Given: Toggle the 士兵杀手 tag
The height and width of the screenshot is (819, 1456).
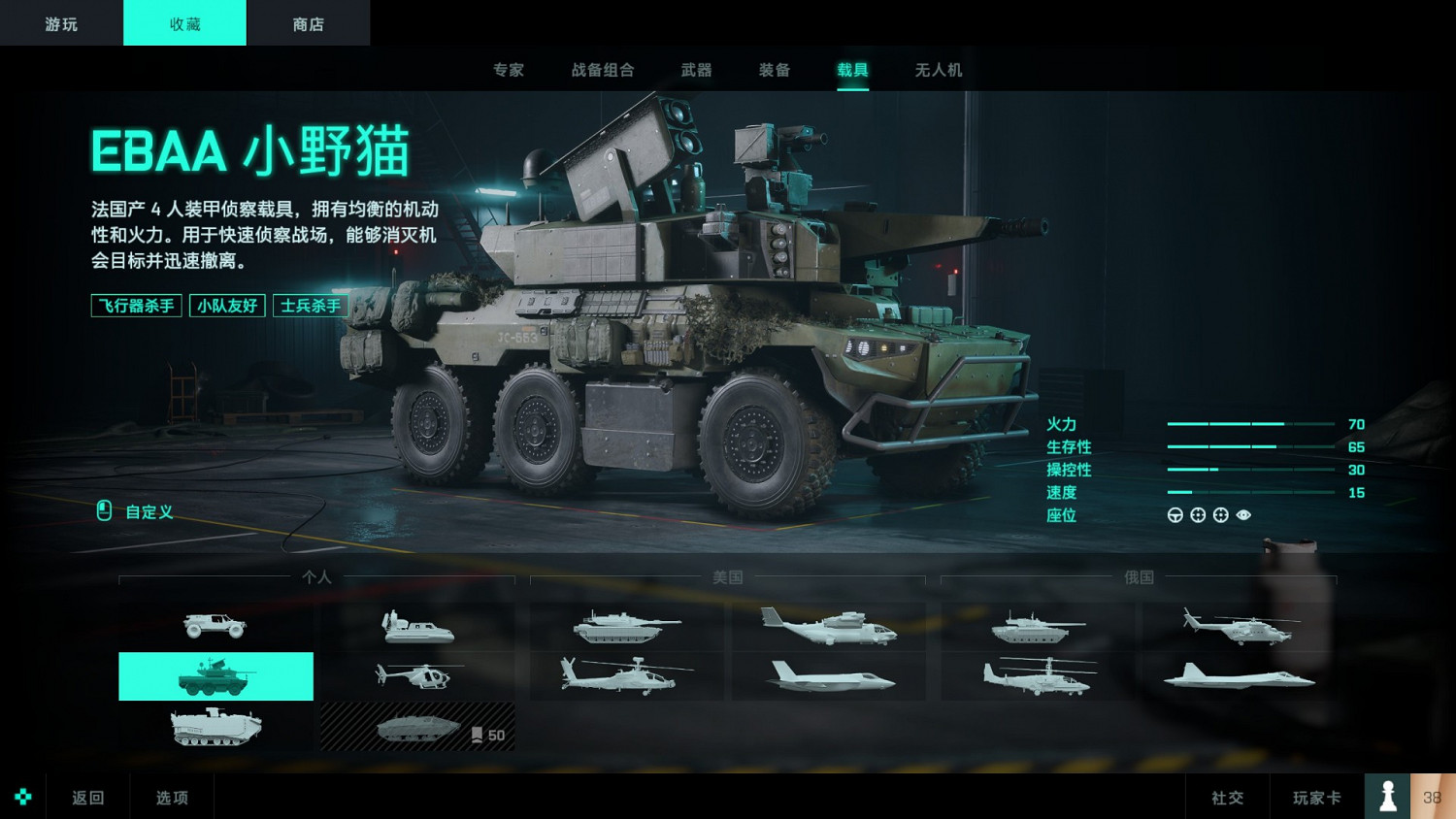Looking at the screenshot, I should point(311,306).
